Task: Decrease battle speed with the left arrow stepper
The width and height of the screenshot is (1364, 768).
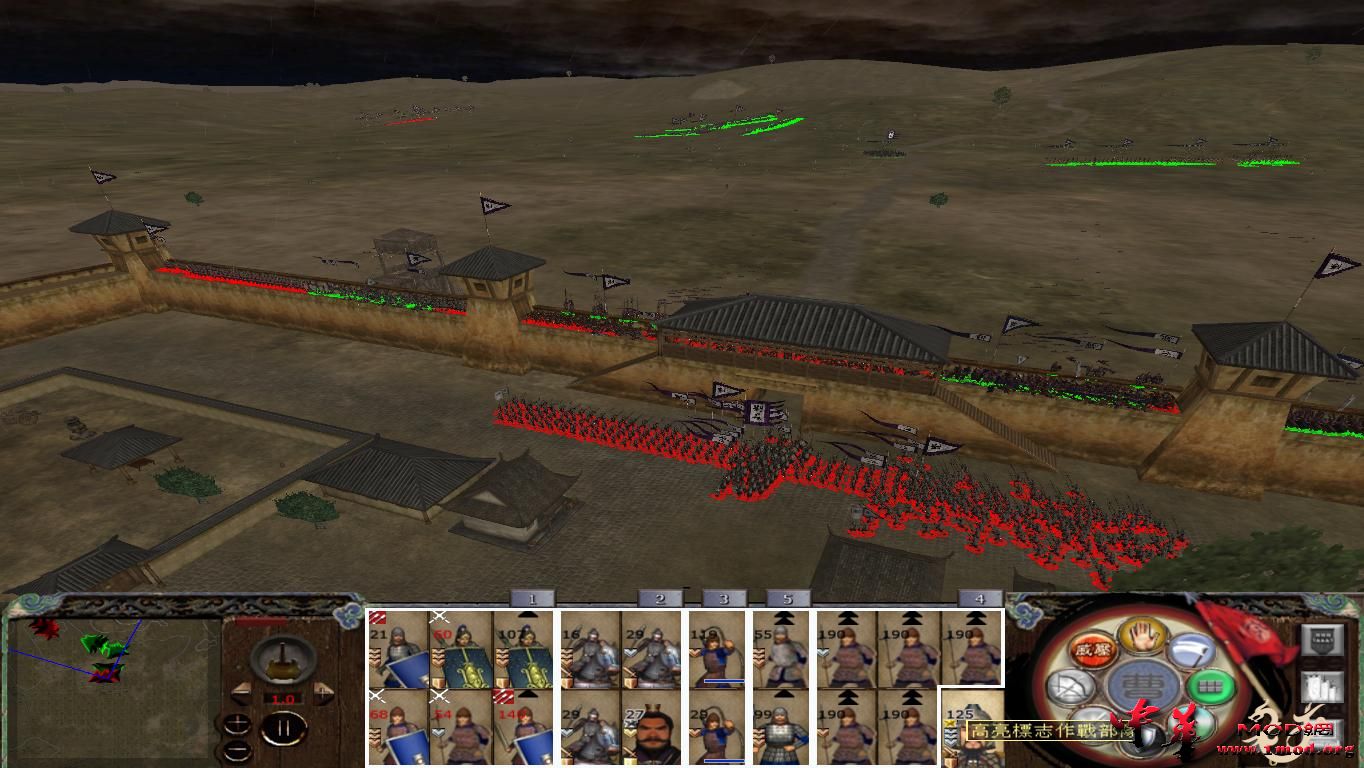Action: pos(240,692)
